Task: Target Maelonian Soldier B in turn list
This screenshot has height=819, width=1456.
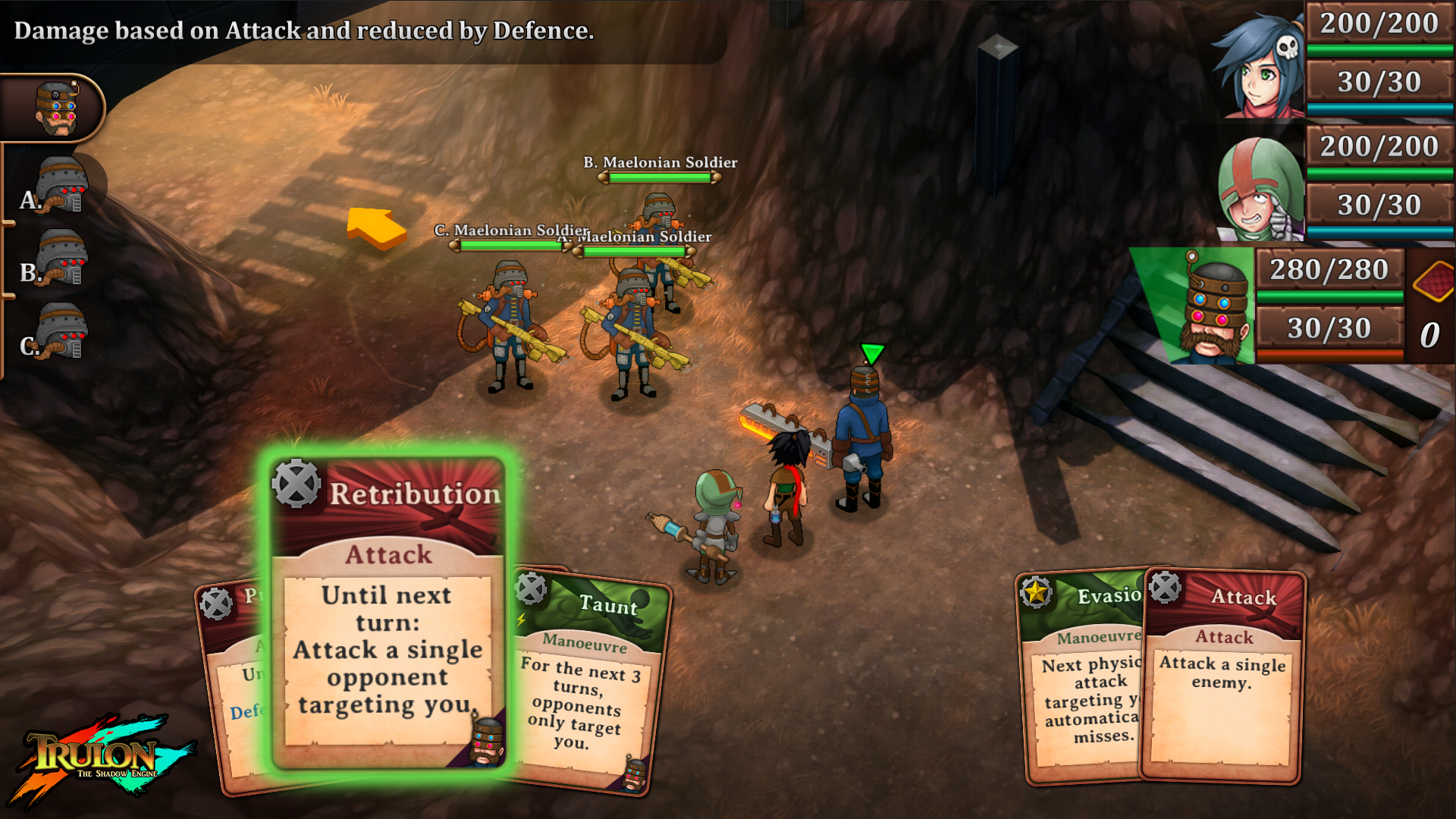Action: (59, 259)
